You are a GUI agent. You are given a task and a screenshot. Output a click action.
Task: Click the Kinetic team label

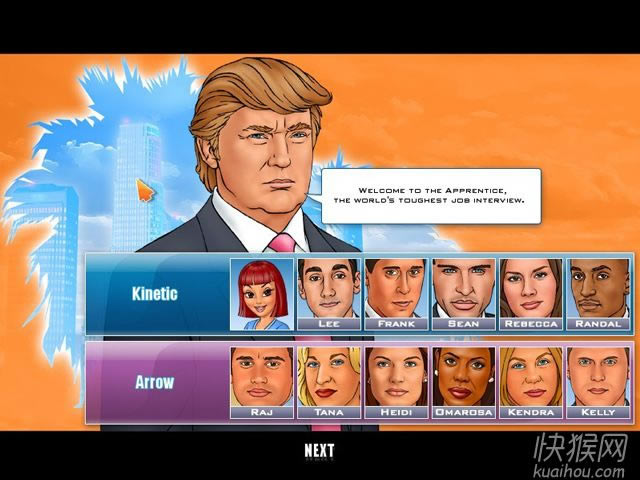pos(155,294)
